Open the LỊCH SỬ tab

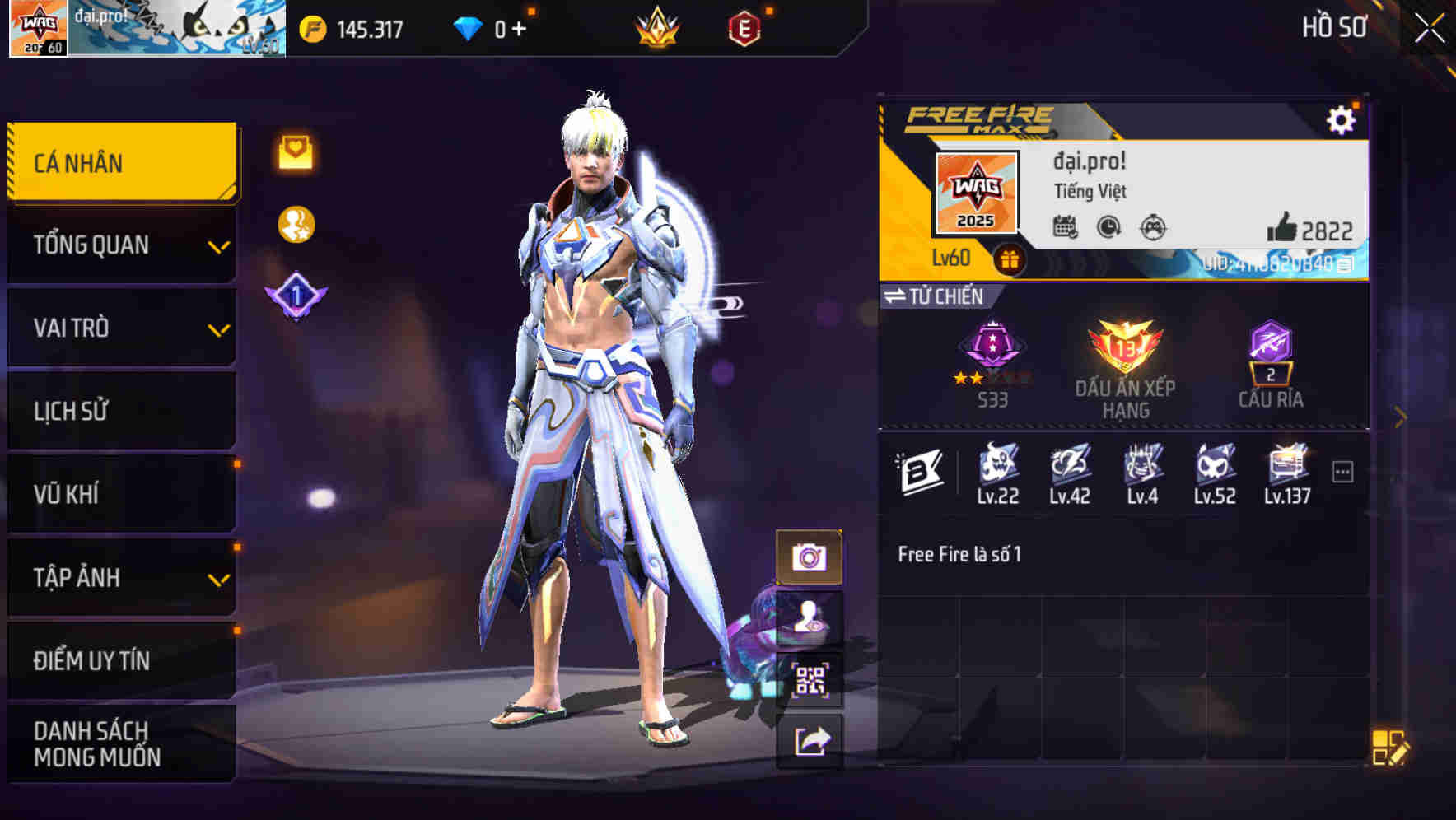click(x=119, y=411)
